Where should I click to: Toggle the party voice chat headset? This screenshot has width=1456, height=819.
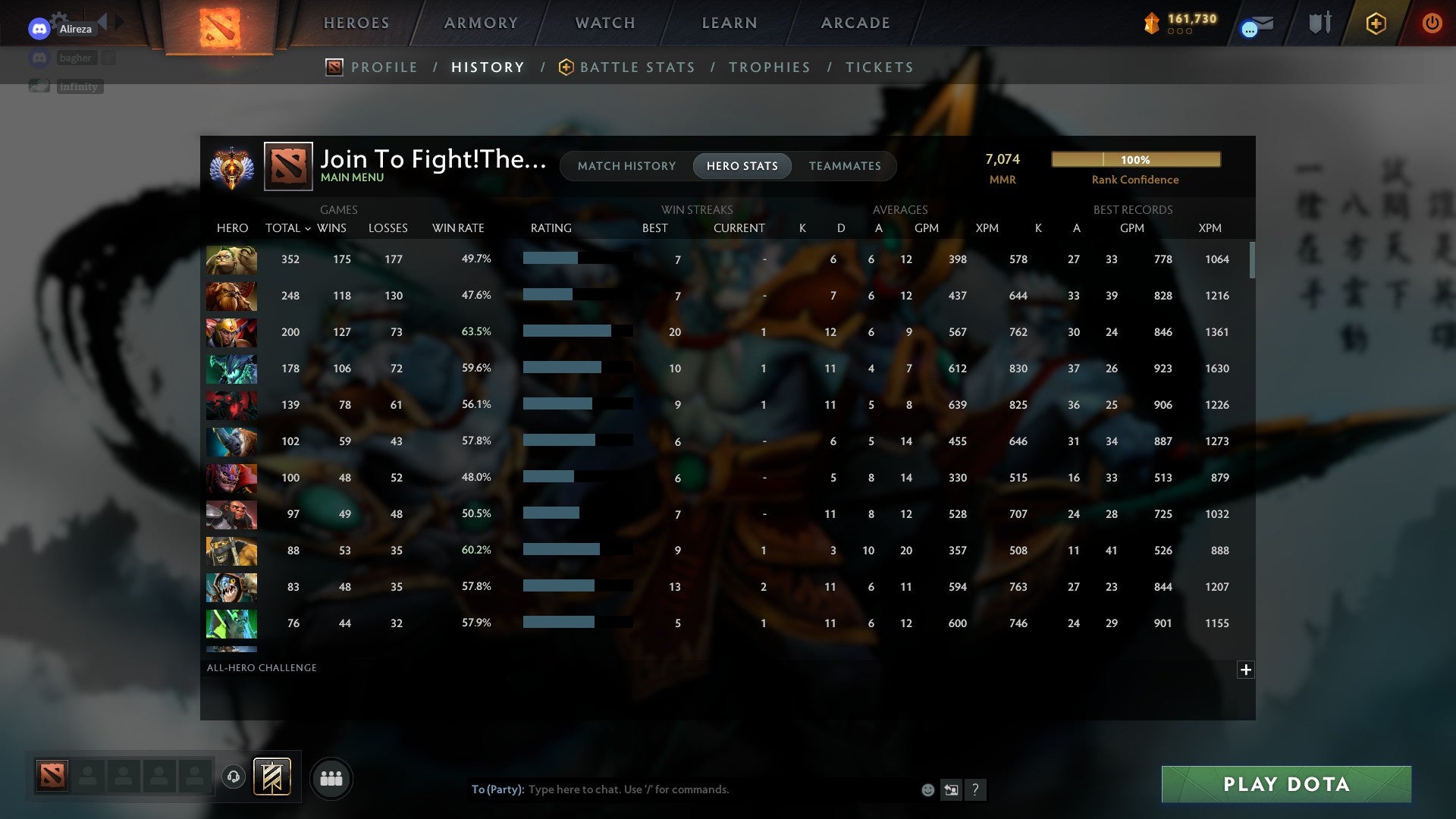[x=233, y=777]
